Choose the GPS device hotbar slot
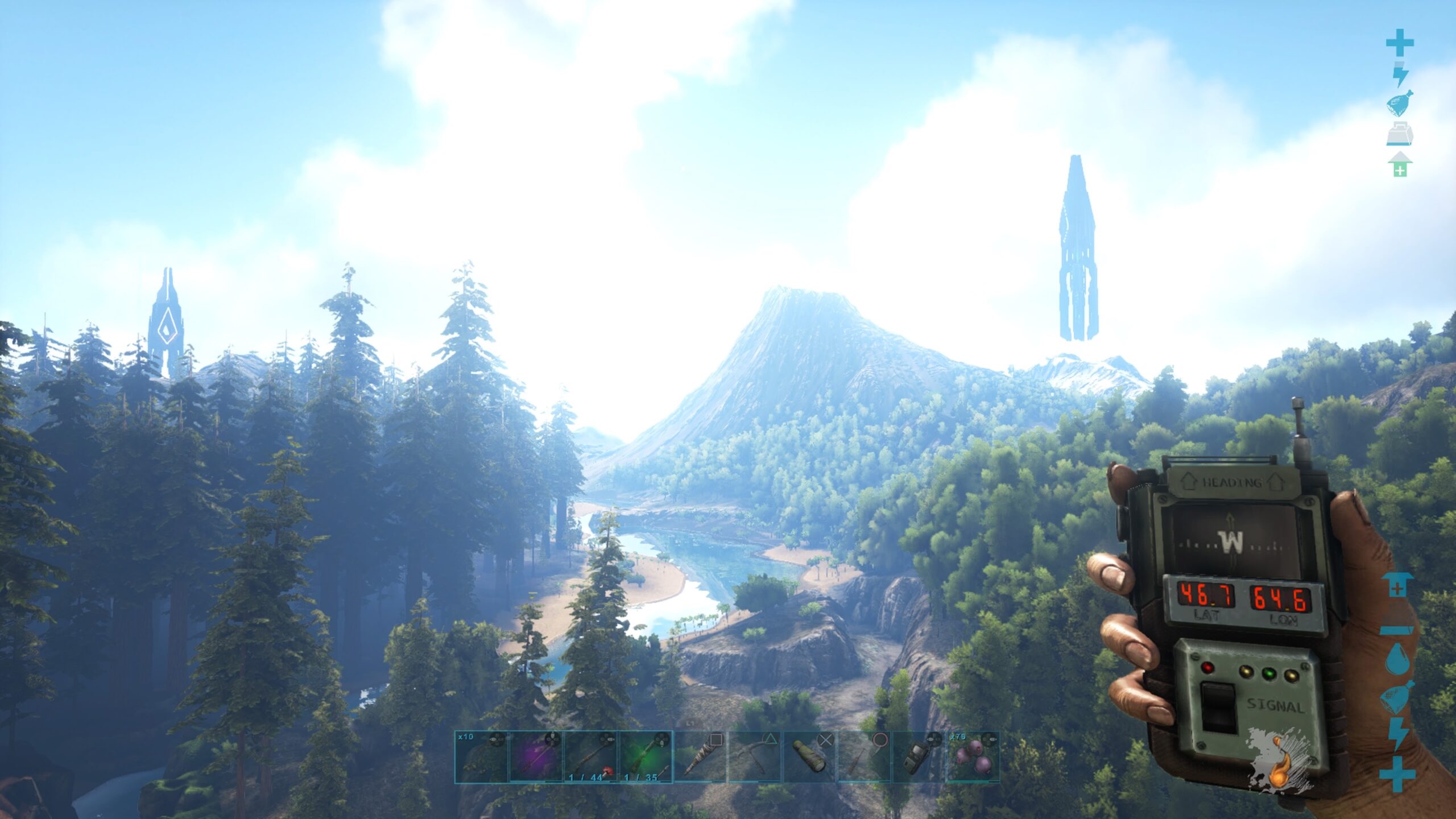The height and width of the screenshot is (819, 1456). coord(919,757)
